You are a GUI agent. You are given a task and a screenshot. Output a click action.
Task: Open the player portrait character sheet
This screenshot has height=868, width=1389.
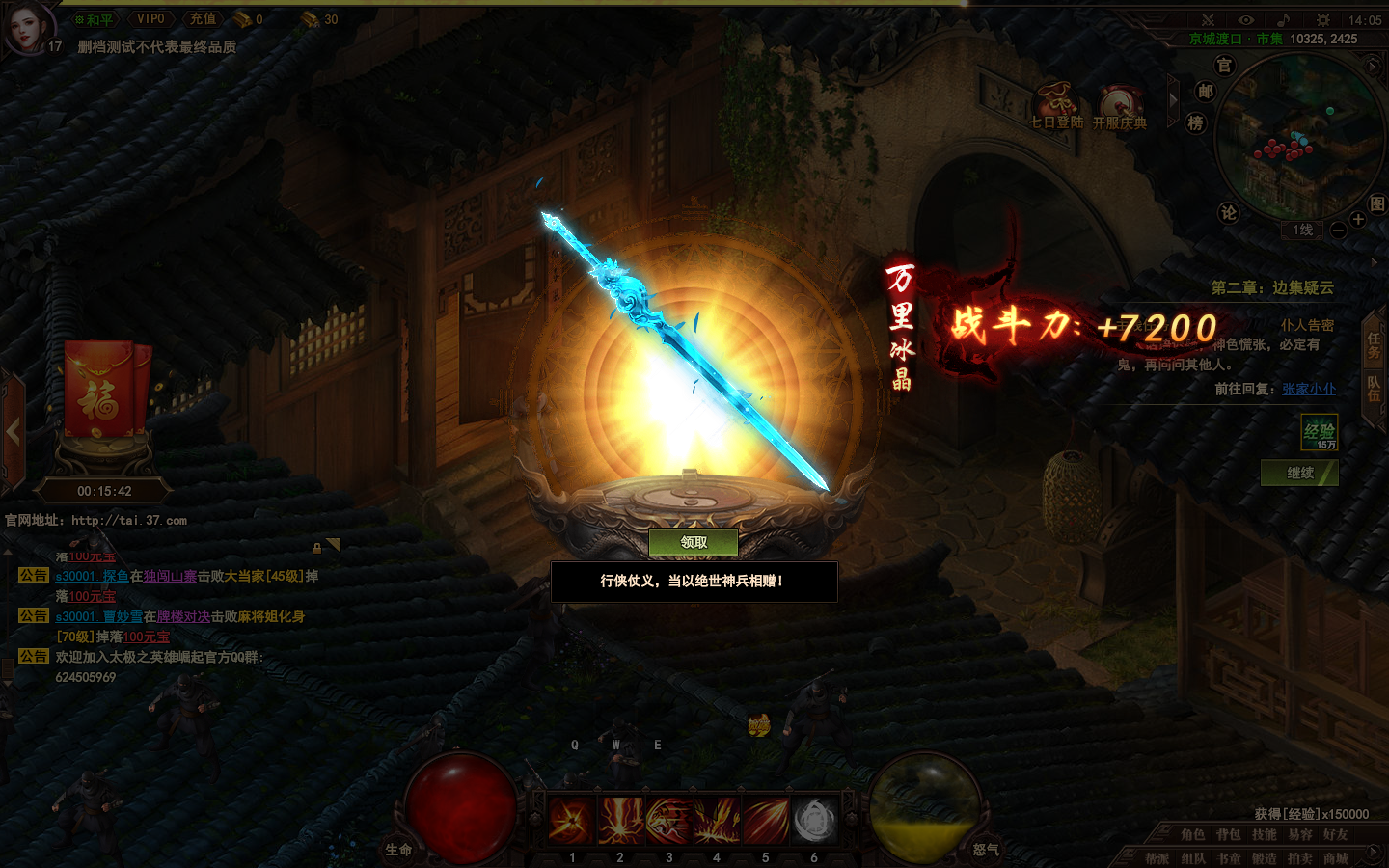[27, 26]
